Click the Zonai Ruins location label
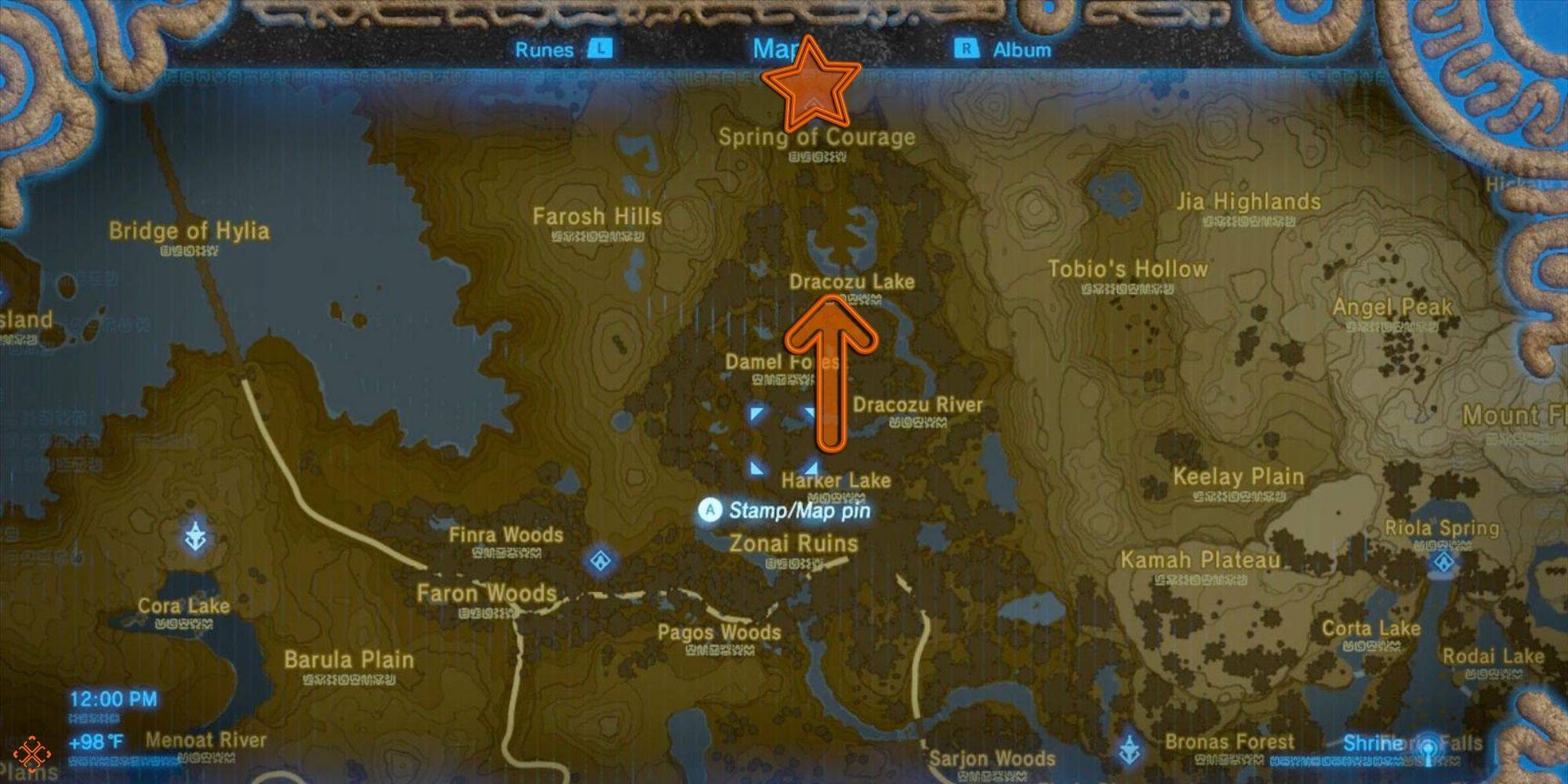Screen dimensions: 1568x784 pos(794,543)
